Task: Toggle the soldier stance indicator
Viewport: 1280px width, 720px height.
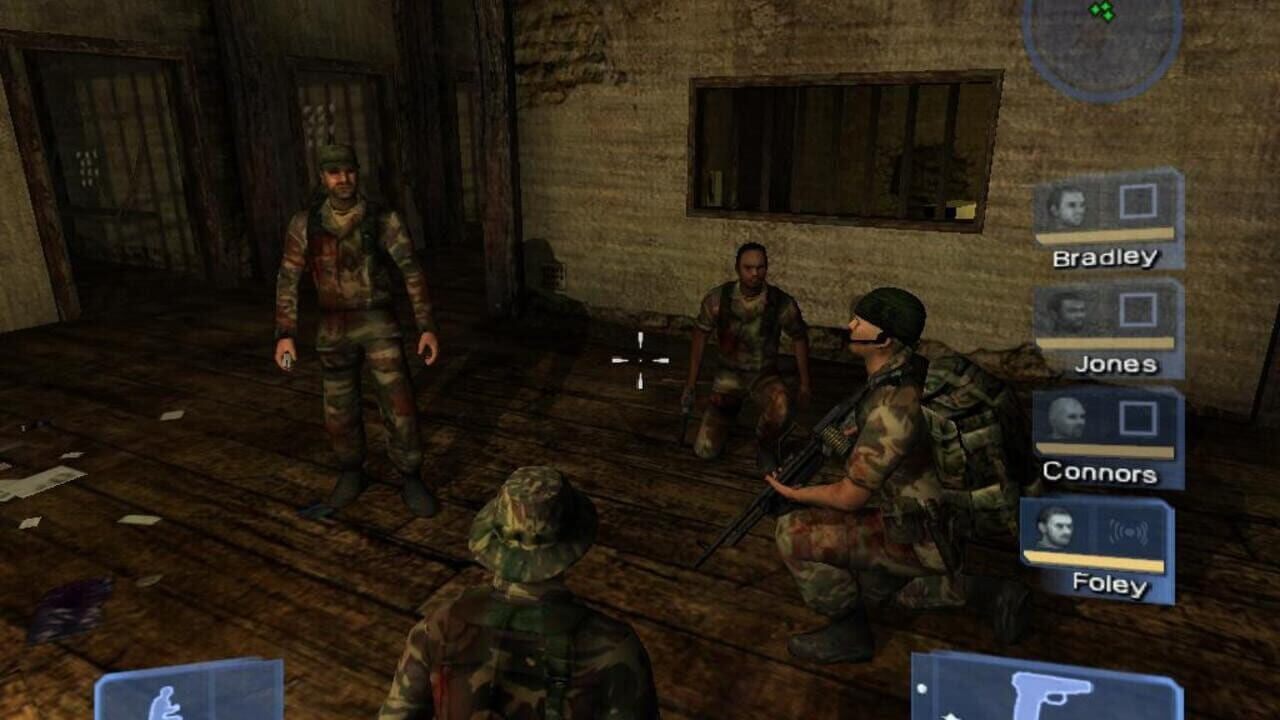Action: point(188,692)
